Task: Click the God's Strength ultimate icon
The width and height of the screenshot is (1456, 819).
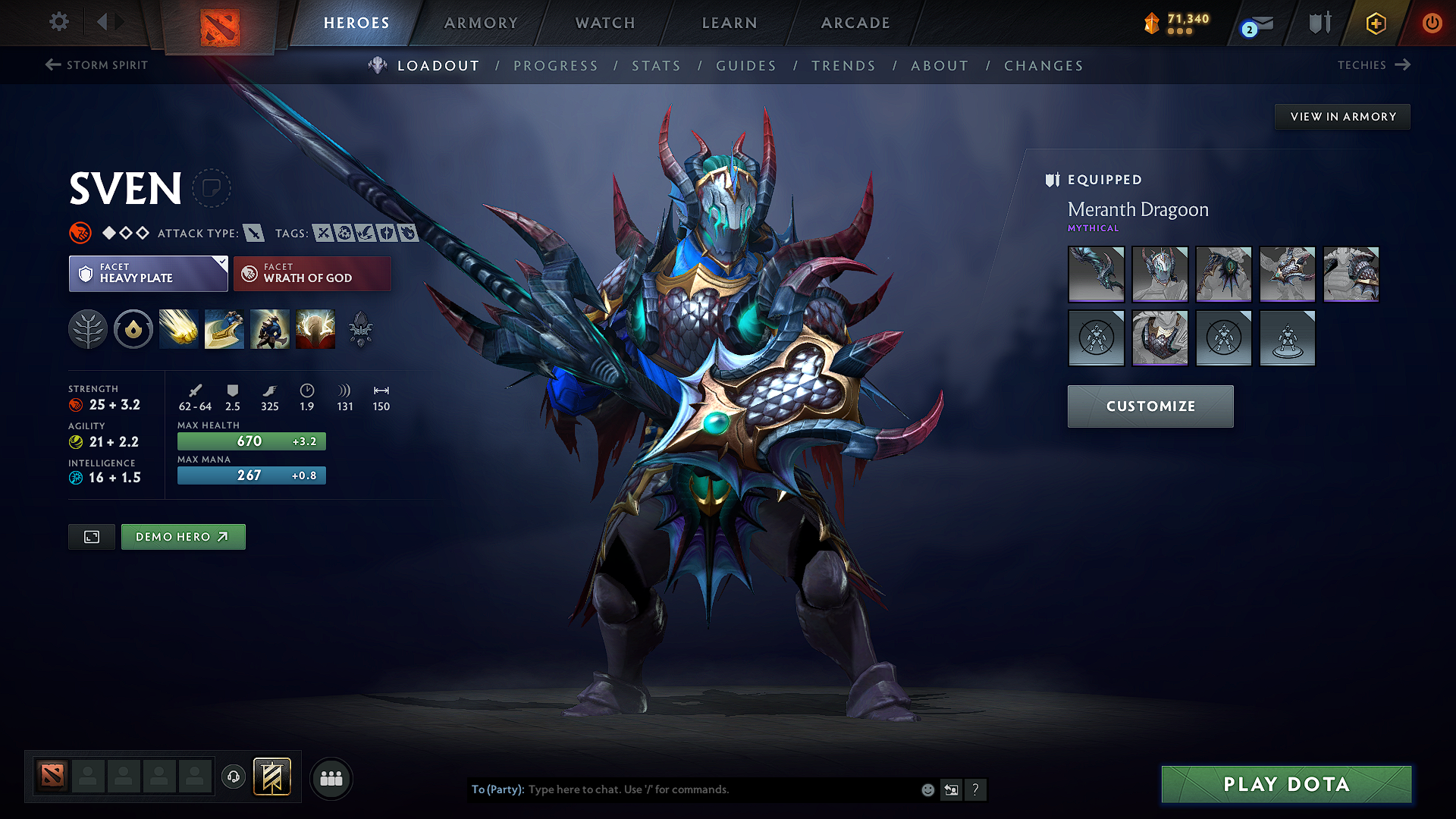Action: pyautogui.click(x=315, y=329)
